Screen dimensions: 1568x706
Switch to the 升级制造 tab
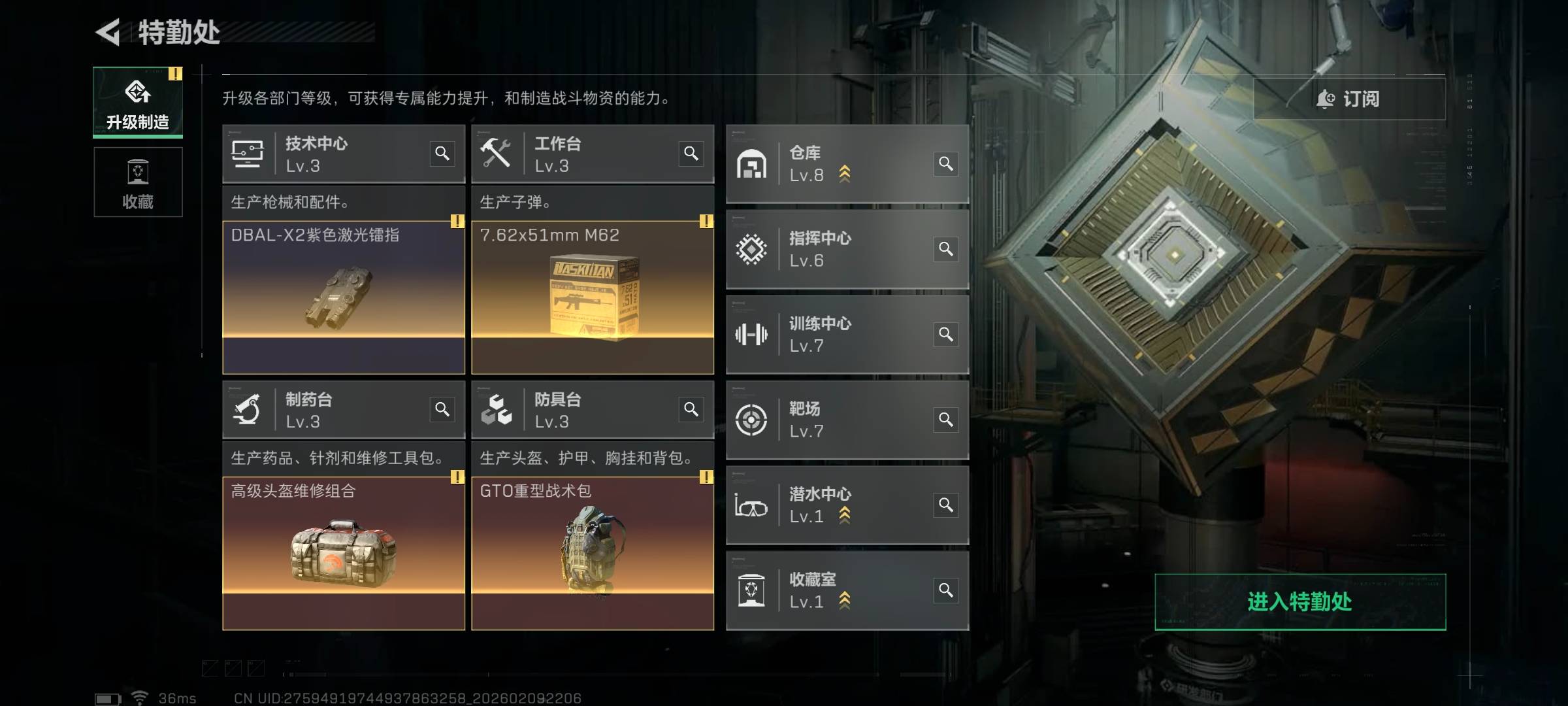click(x=138, y=102)
